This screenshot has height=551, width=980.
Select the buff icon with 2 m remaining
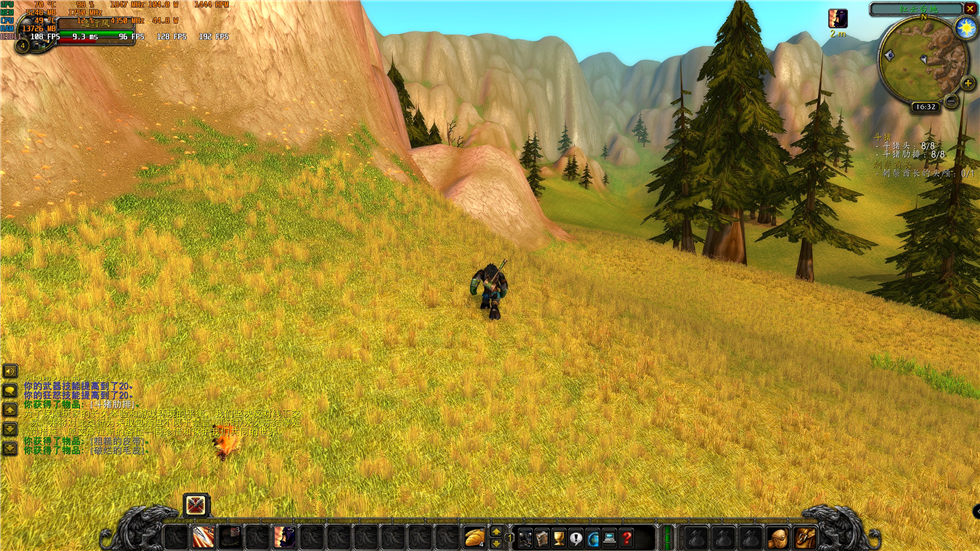838,18
